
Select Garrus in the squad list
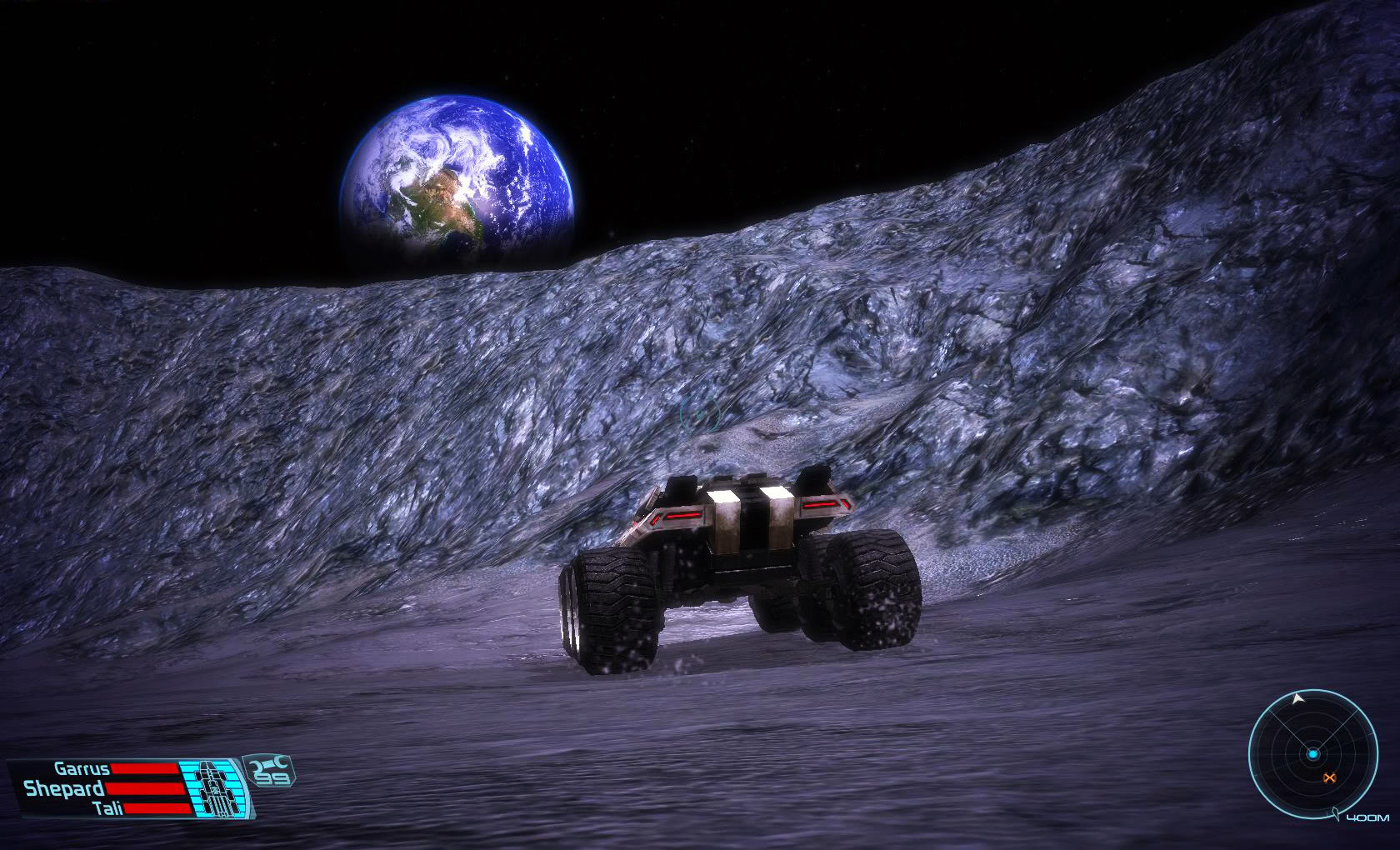[x=82, y=768]
